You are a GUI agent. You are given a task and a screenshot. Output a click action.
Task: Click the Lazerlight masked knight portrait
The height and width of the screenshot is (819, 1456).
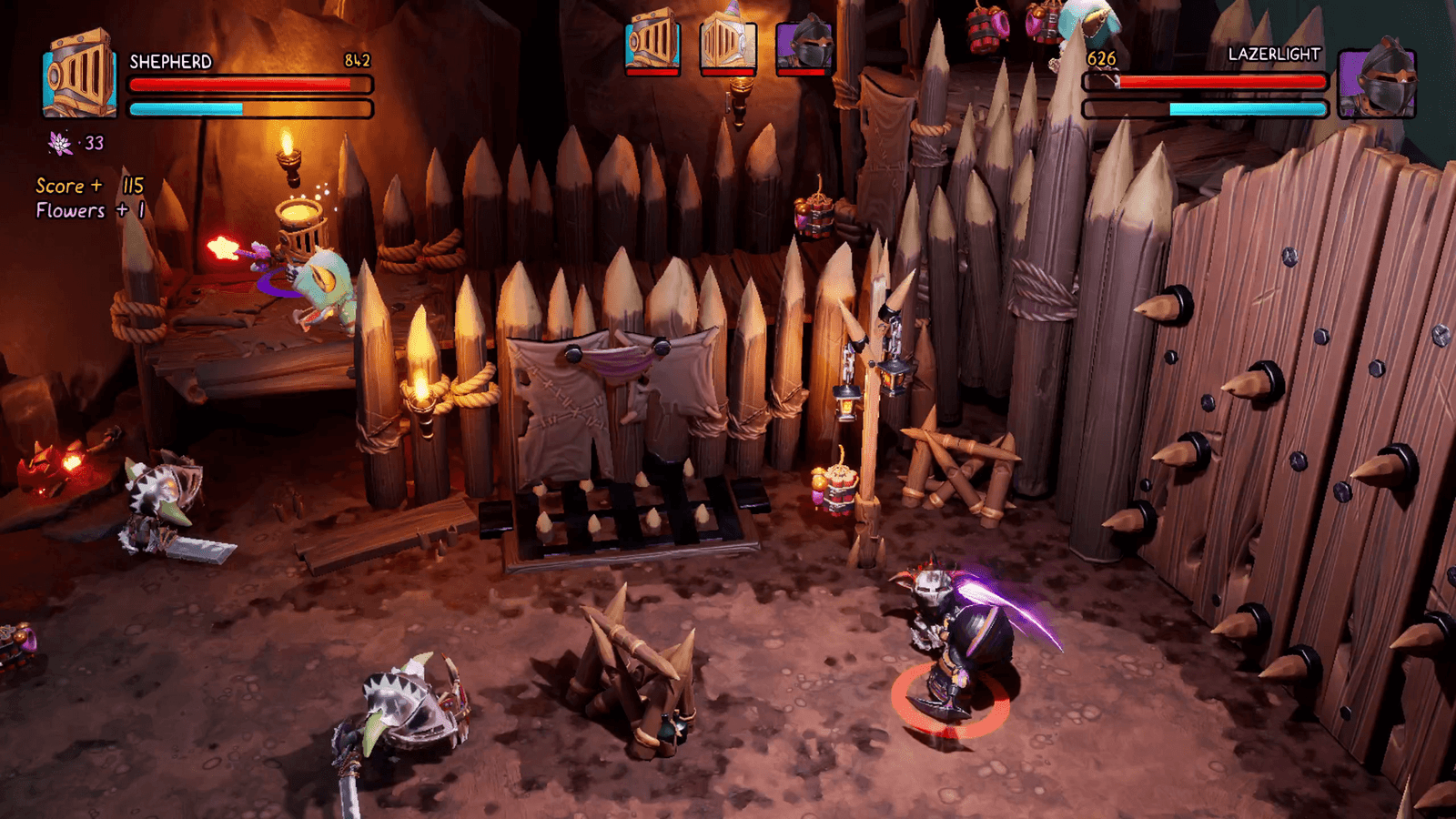tap(1378, 82)
